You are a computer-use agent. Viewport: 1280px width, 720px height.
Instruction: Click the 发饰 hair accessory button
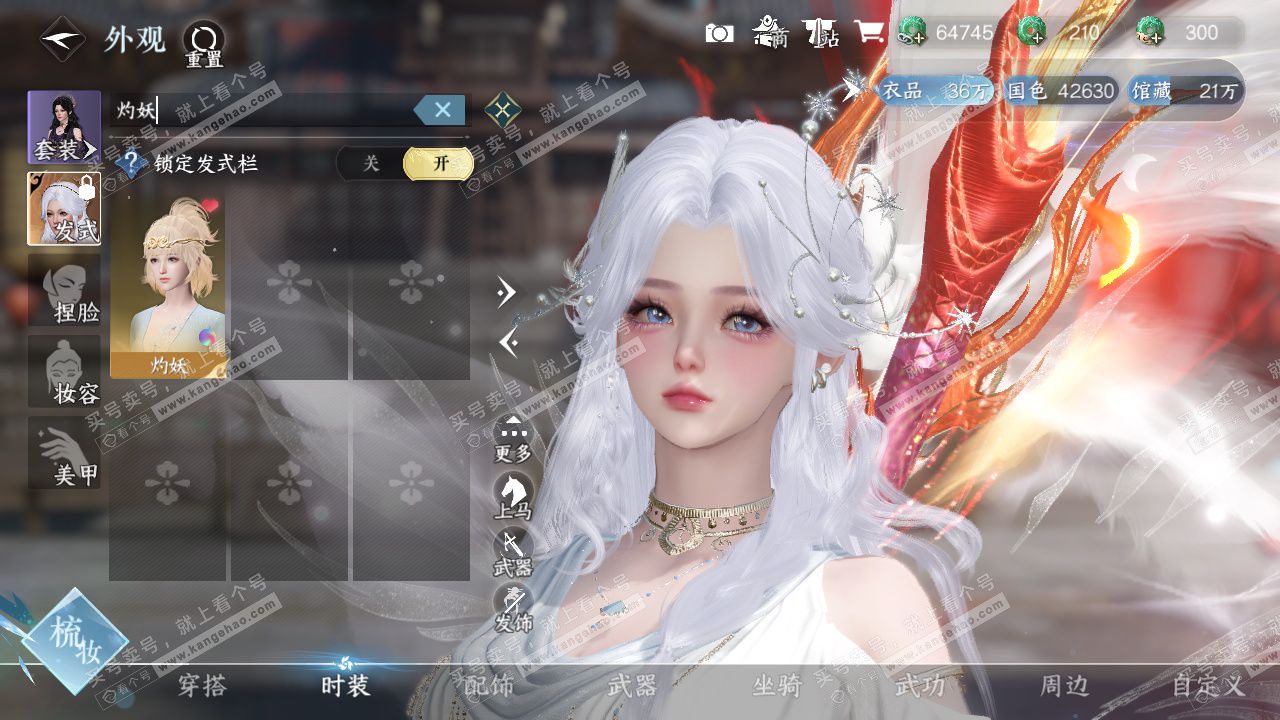(x=512, y=607)
